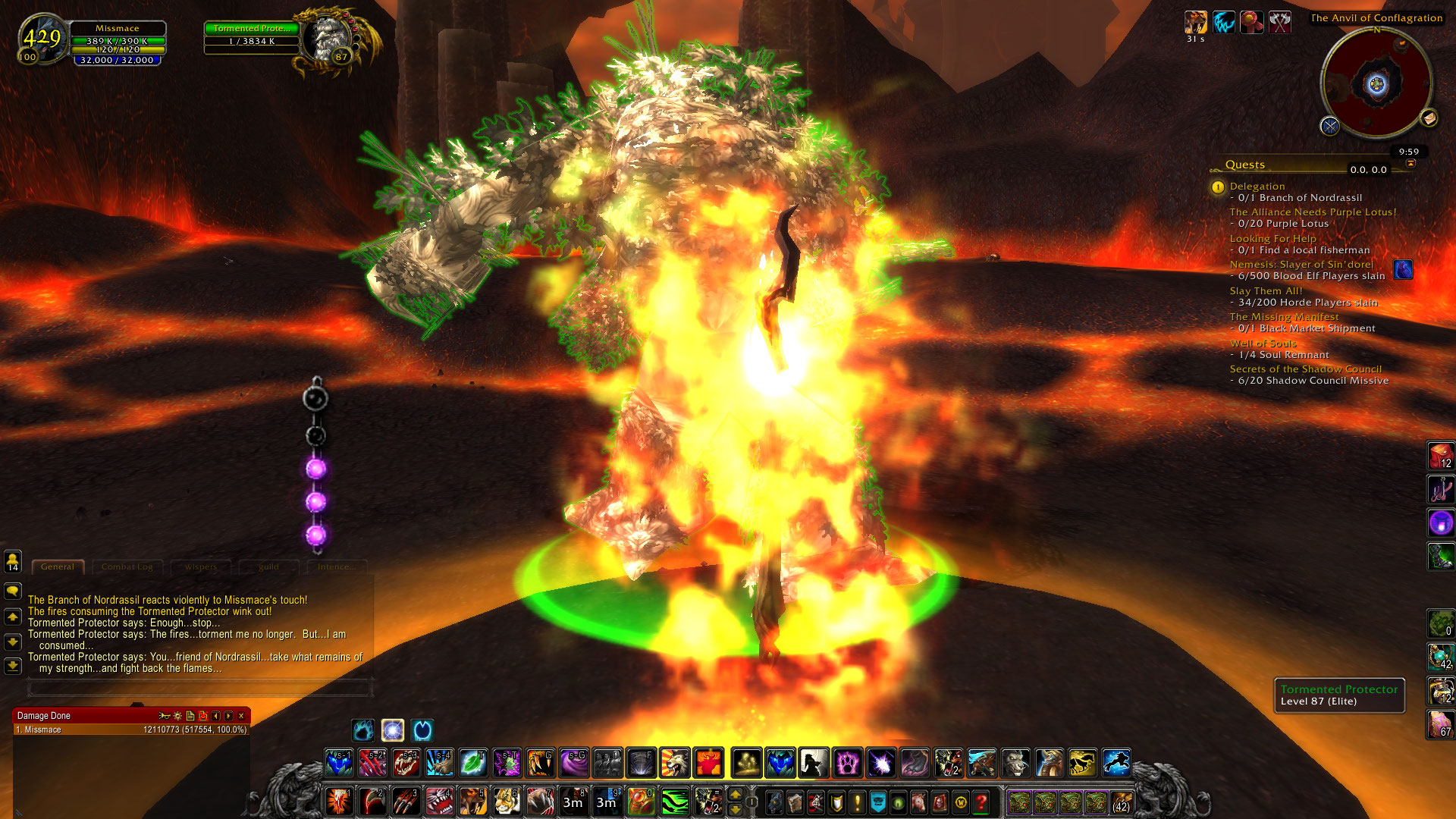Use the tiger face ability
The height and width of the screenshot is (819, 1456).
coord(506,801)
